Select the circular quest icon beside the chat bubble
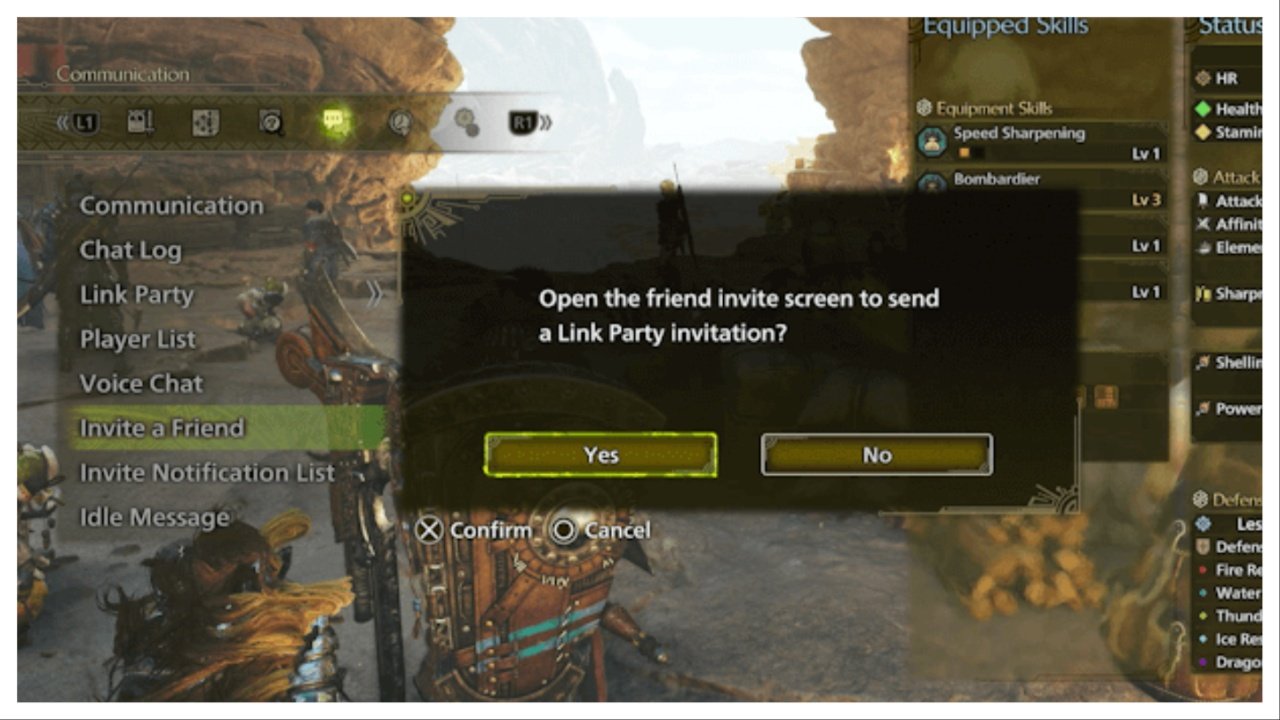1280x720 pixels. [x=402, y=122]
